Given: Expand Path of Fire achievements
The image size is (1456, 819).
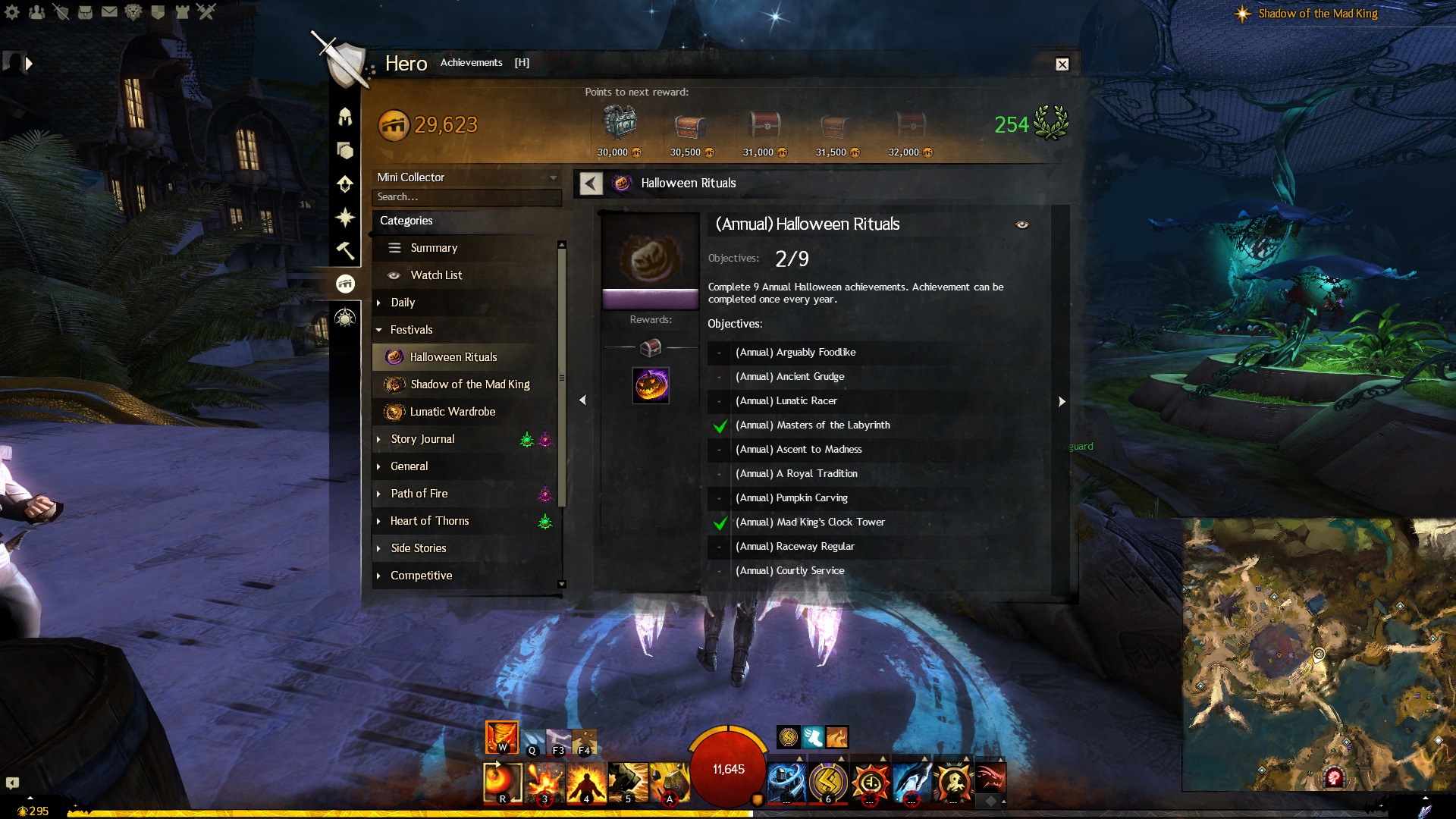Looking at the screenshot, I should (x=419, y=494).
